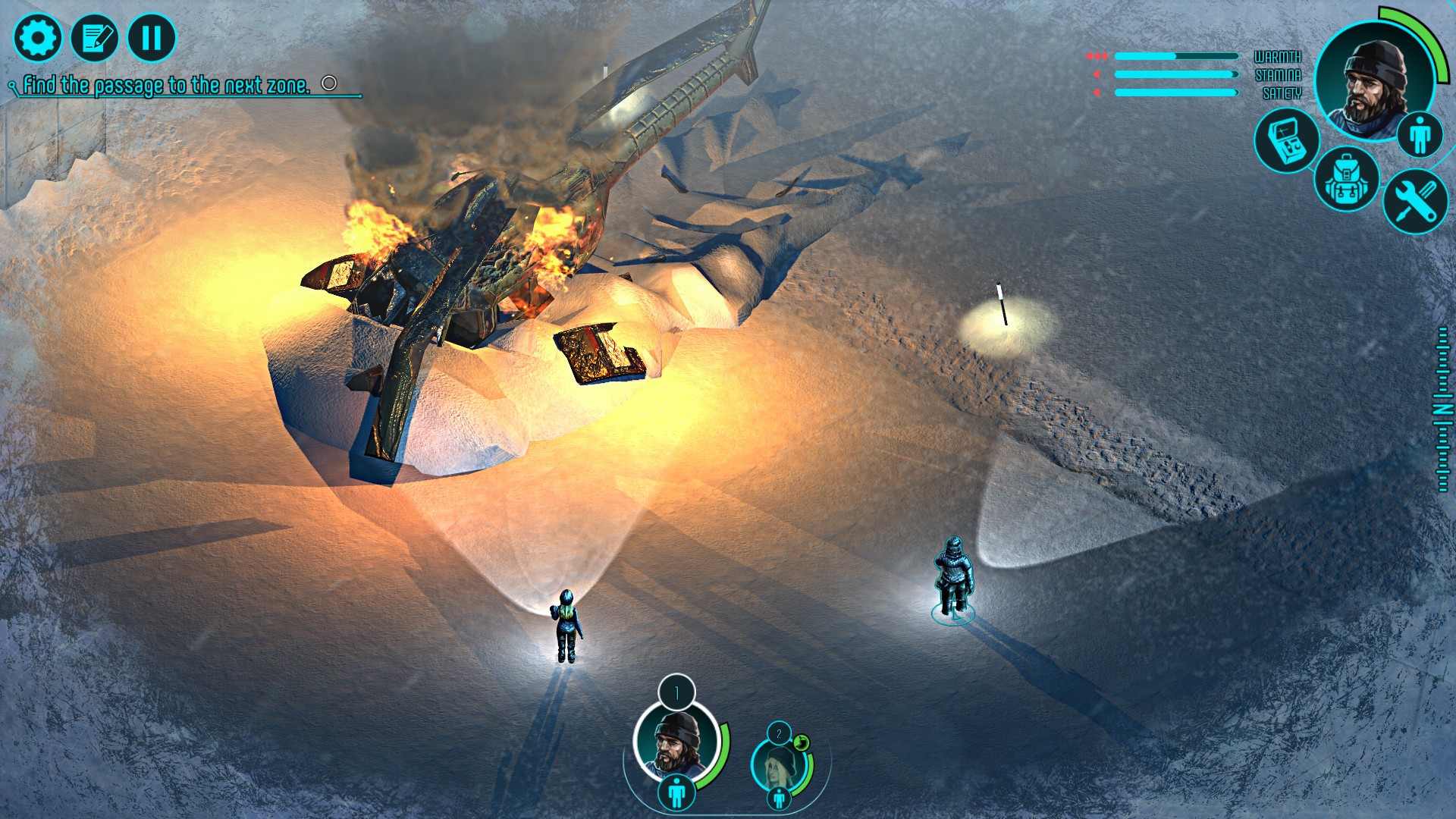Click the magnifying glass beside the objective
1456x819 pixels.
(x=11, y=86)
